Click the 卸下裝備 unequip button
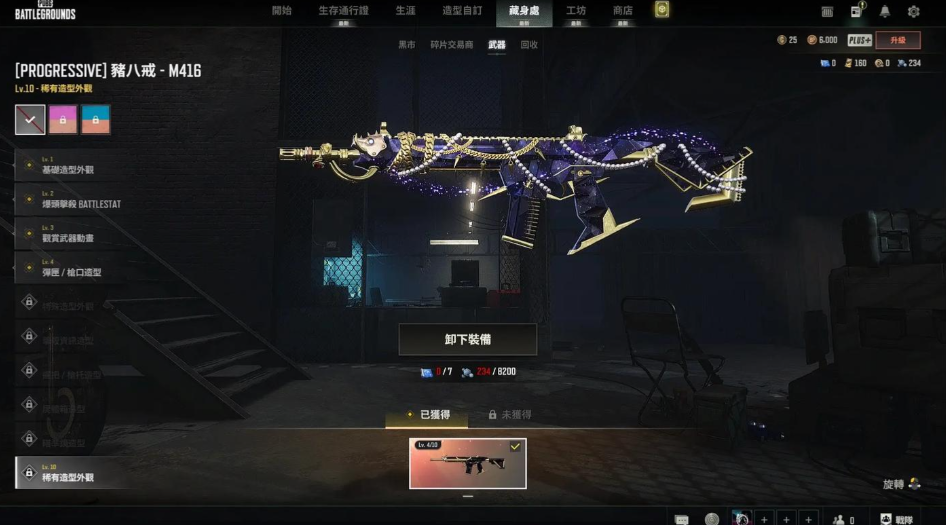Viewport: 946px width, 525px height. pos(467,340)
